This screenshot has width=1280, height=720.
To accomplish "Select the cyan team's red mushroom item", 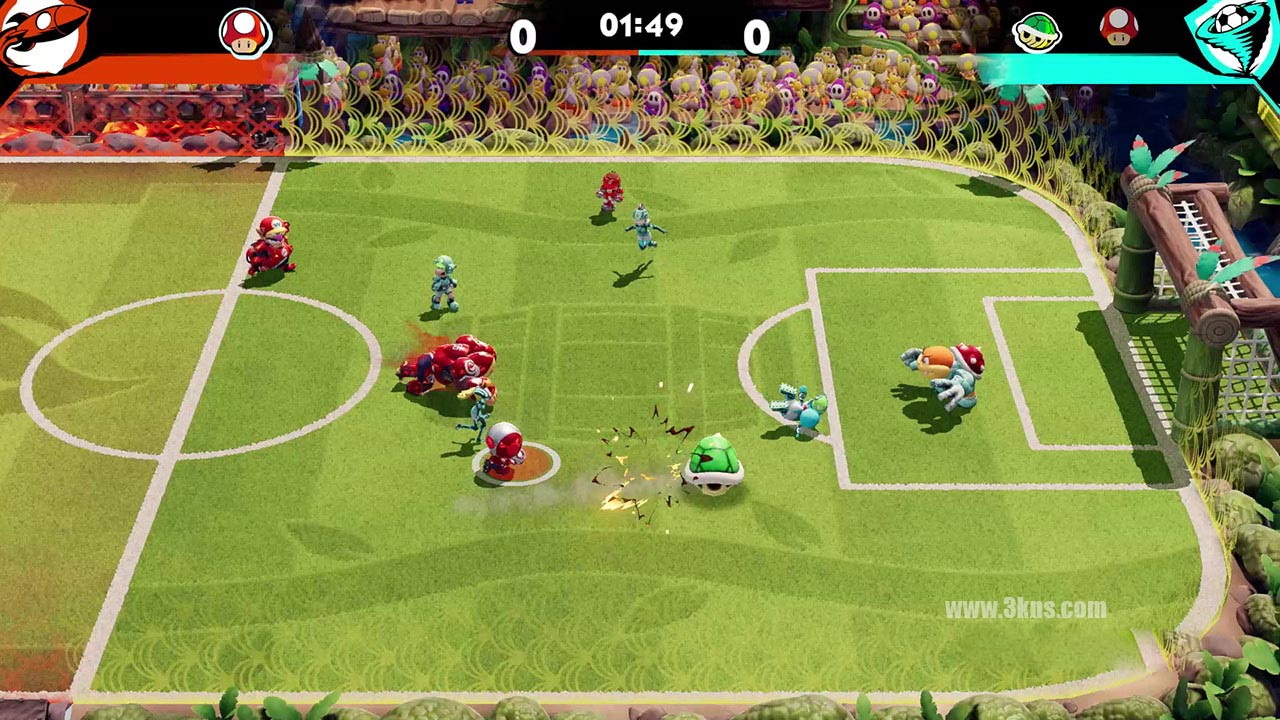I will [1118, 28].
